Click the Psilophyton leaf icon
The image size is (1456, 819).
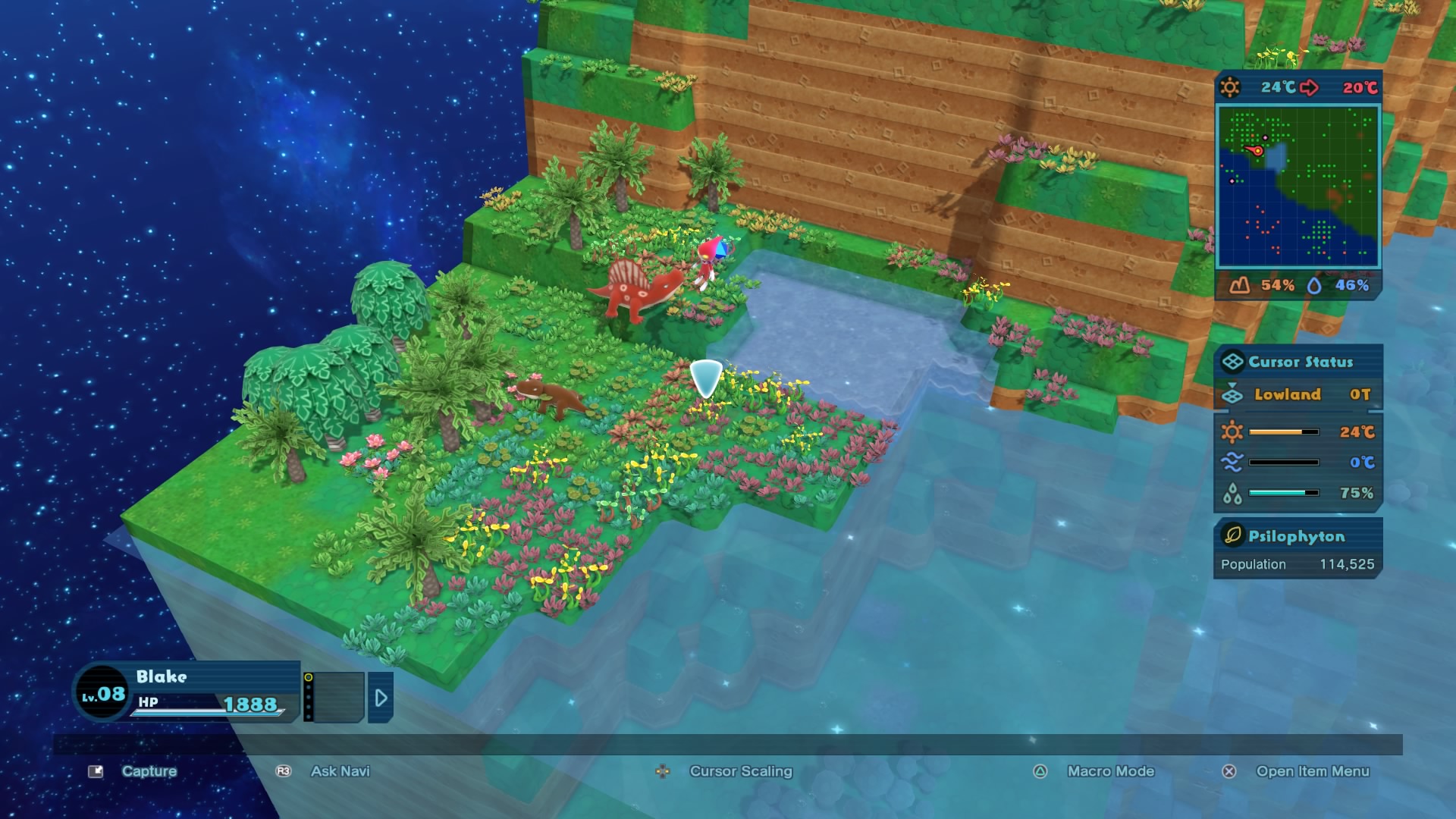pyautogui.click(x=1232, y=535)
